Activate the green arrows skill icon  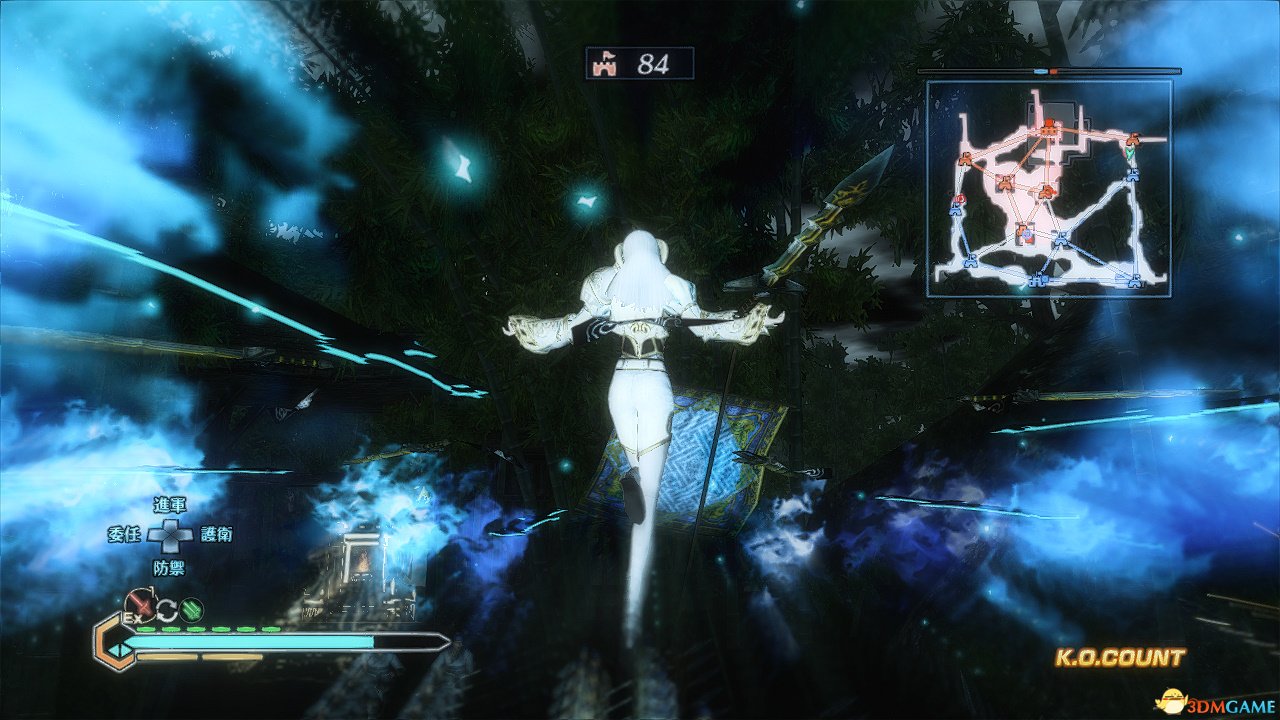pos(192,606)
